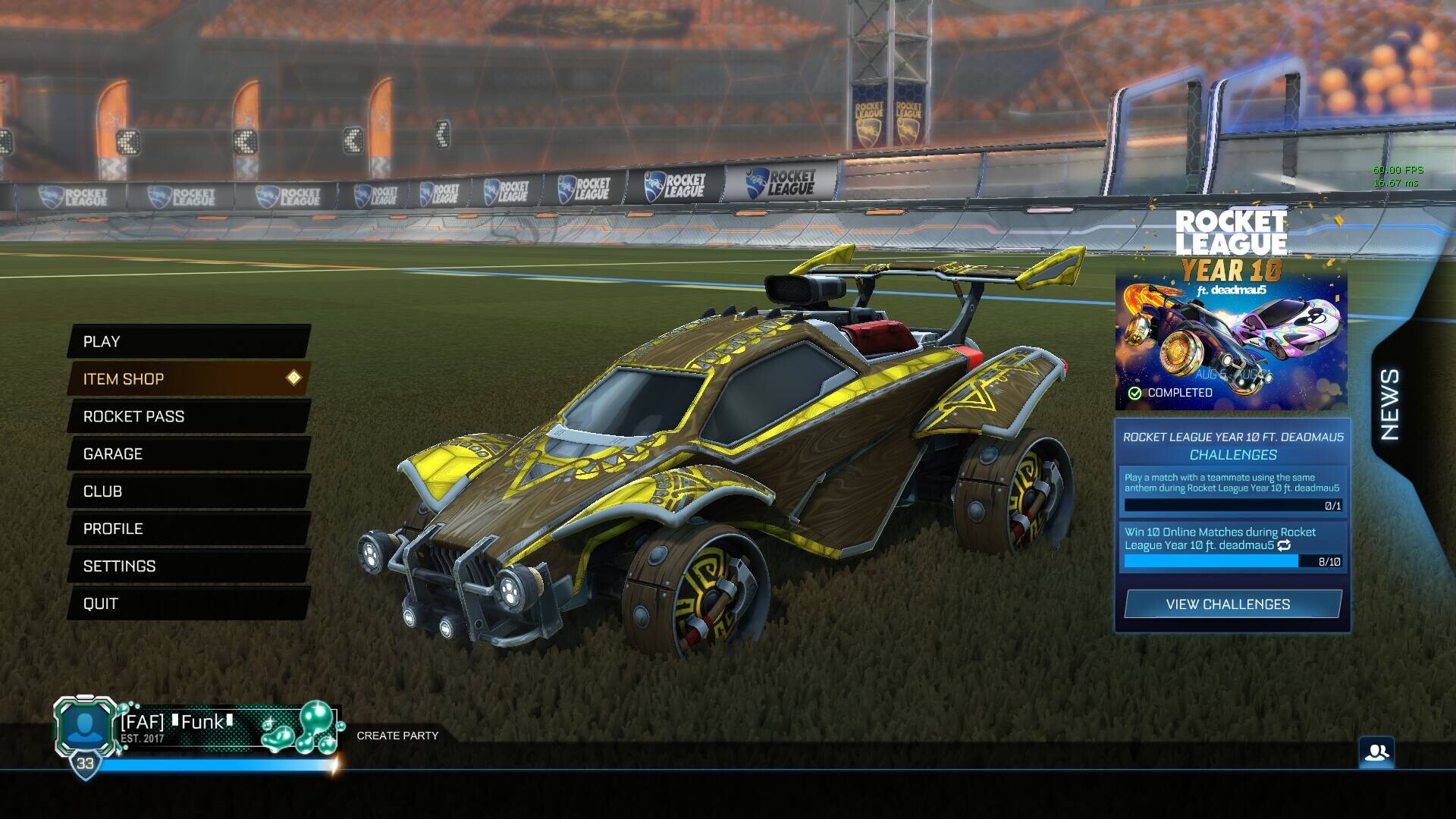Select the same-anthem teammate challenge
The height and width of the screenshot is (819, 1456).
(1232, 491)
